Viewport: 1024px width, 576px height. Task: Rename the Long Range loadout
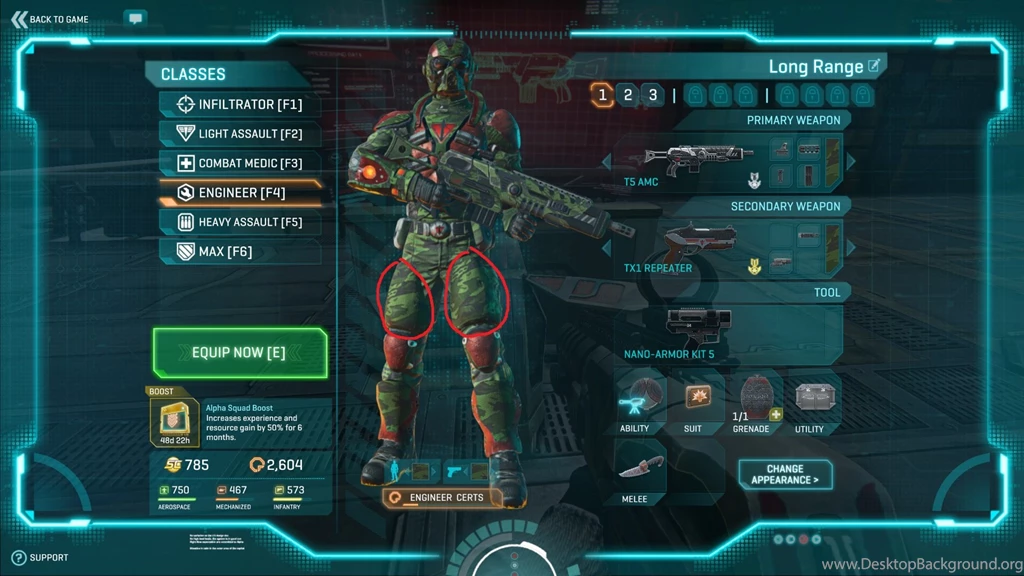click(x=874, y=66)
